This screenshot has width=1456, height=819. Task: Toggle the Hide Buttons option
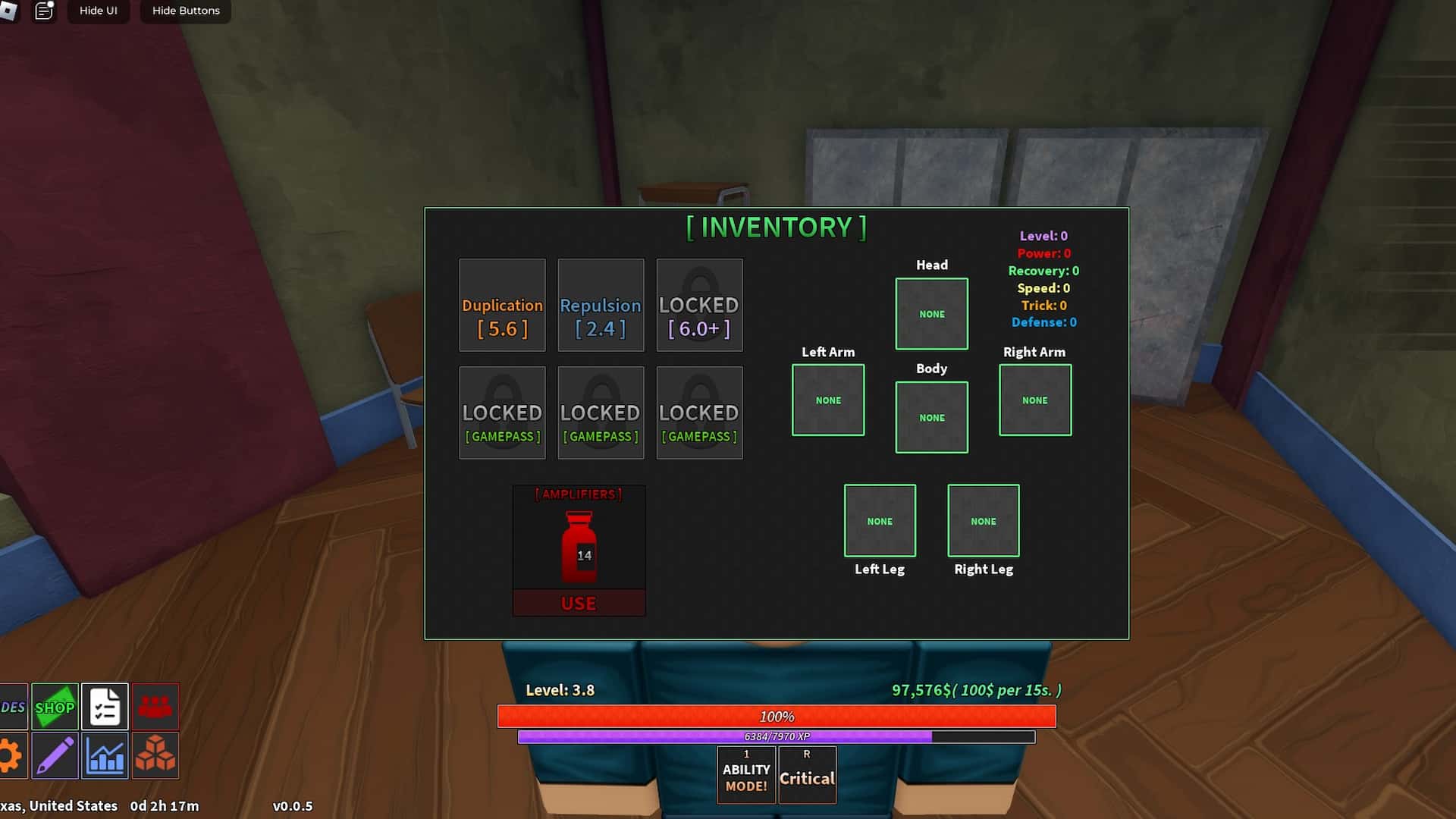coord(185,11)
